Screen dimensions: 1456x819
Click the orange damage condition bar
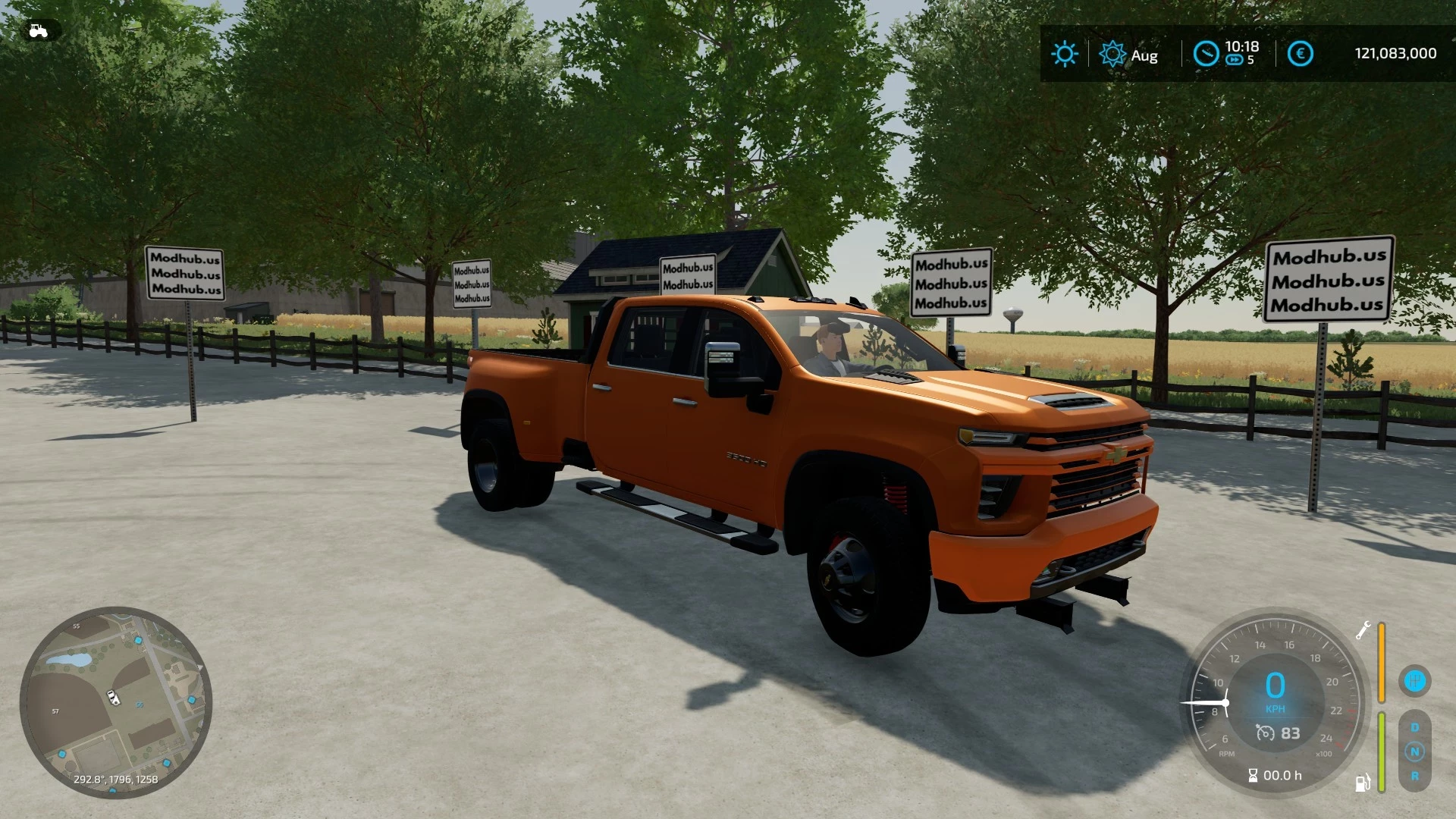pos(1382,662)
